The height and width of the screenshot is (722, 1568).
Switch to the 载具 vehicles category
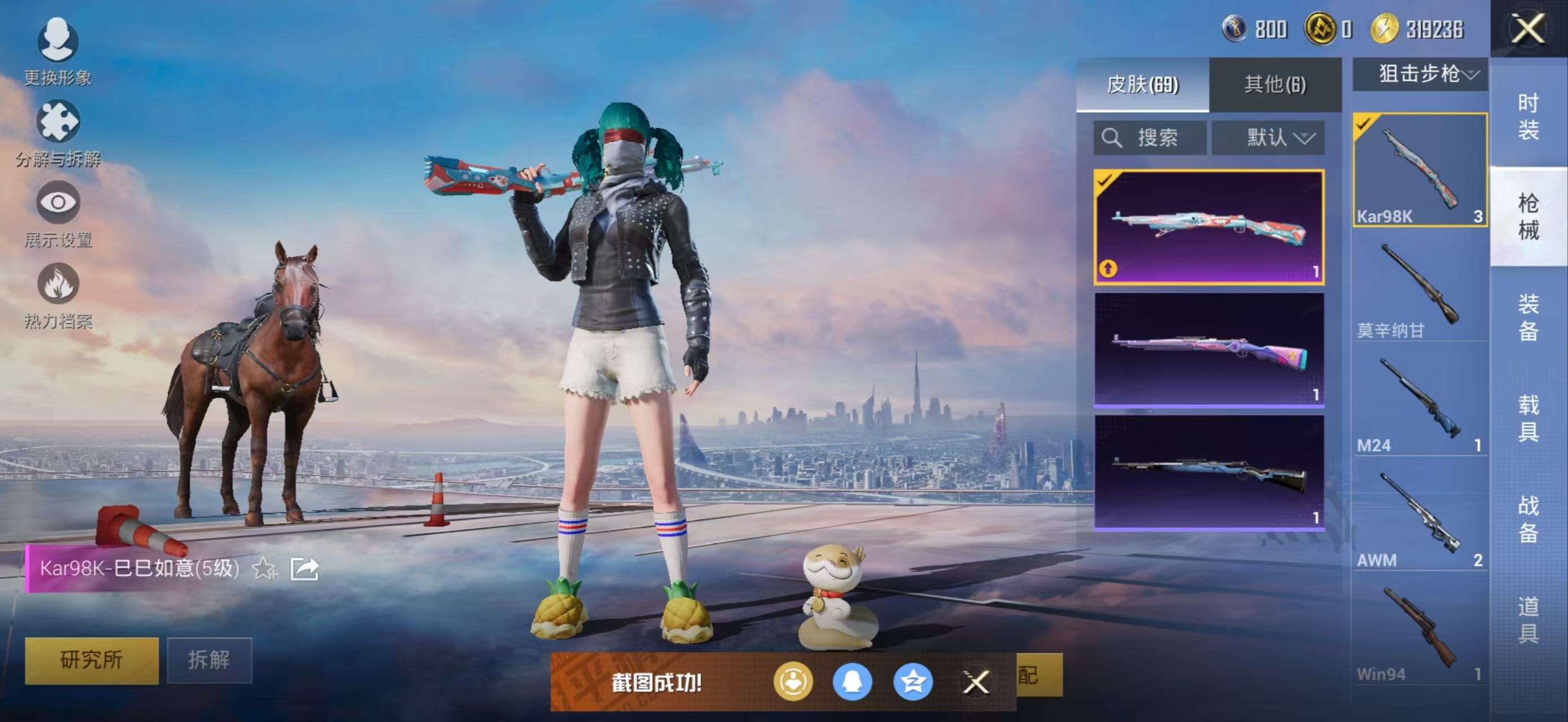coord(1528,417)
